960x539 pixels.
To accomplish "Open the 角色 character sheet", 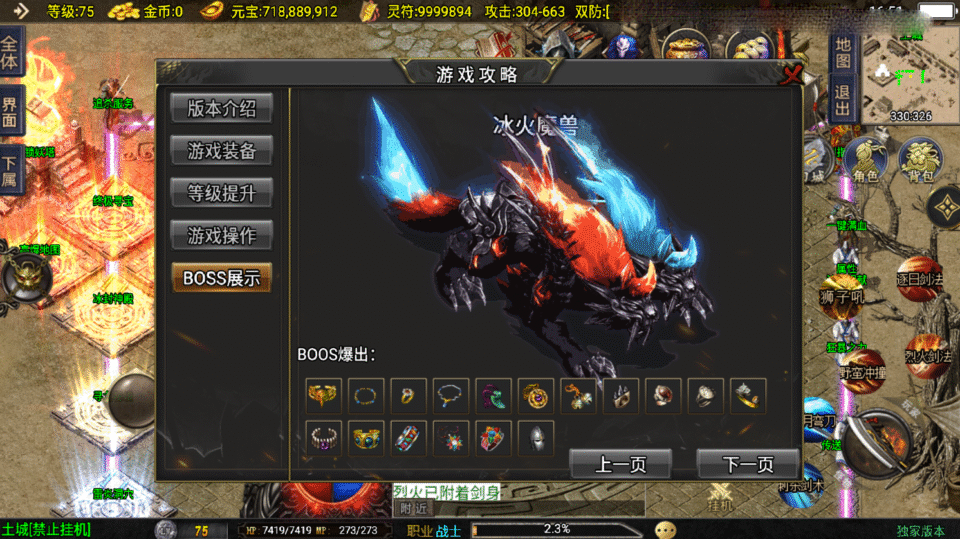I will (865, 162).
